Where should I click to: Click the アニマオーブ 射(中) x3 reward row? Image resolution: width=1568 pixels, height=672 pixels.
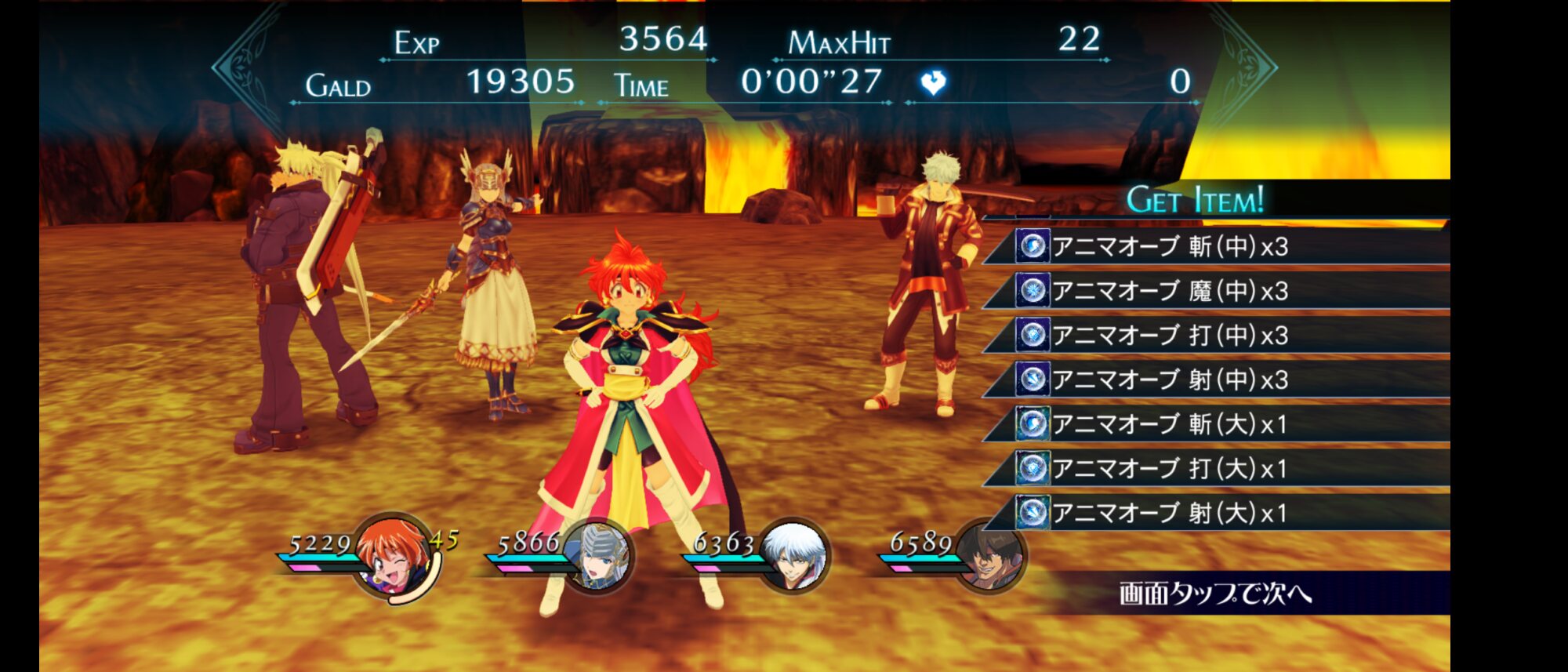(1215, 380)
